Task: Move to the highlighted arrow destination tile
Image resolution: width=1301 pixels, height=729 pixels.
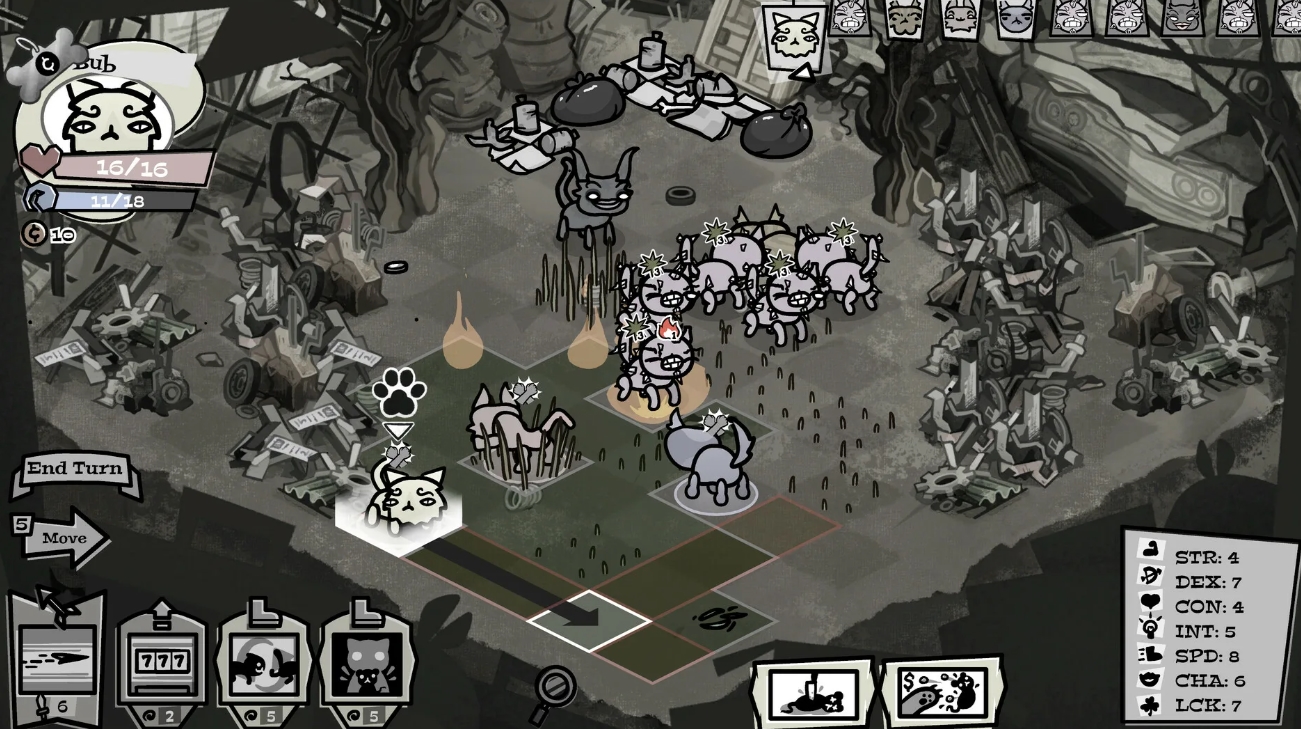Action: pyautogui.click(x=589, y=618)
